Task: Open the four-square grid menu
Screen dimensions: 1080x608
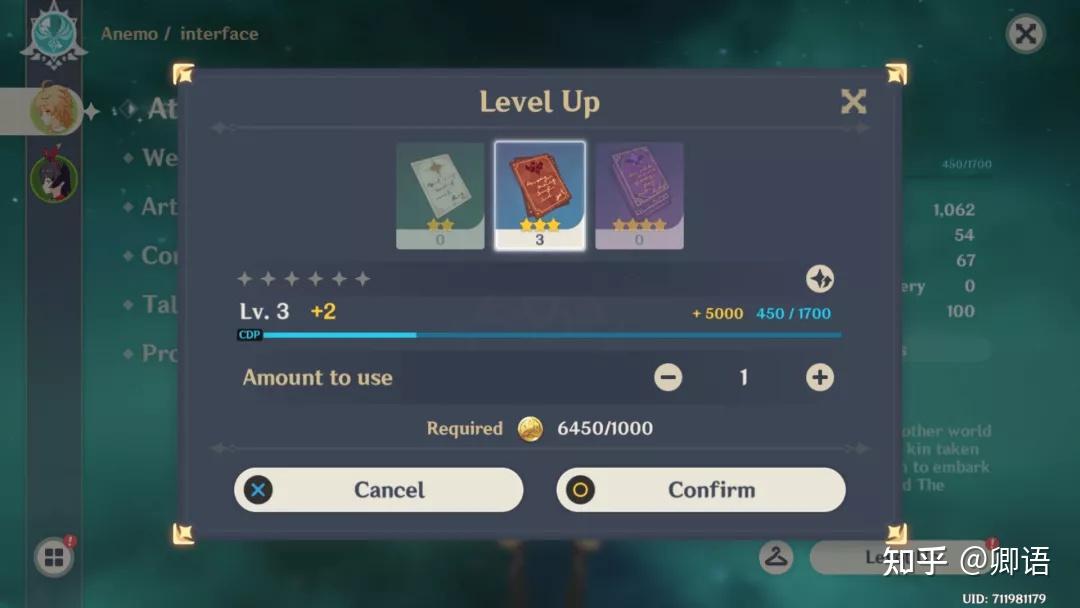Action: [x=53, y=558]
